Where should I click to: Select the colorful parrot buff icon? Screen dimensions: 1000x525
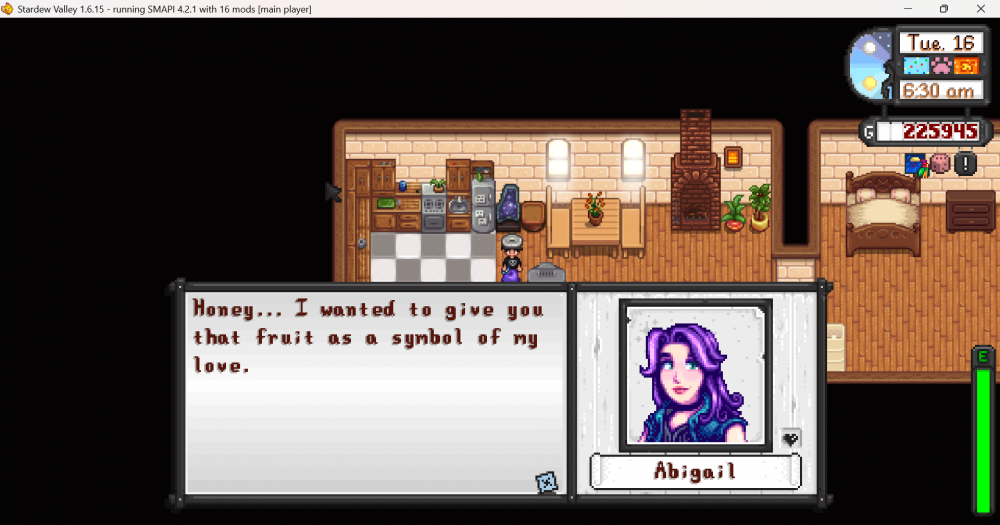[916, 163]
